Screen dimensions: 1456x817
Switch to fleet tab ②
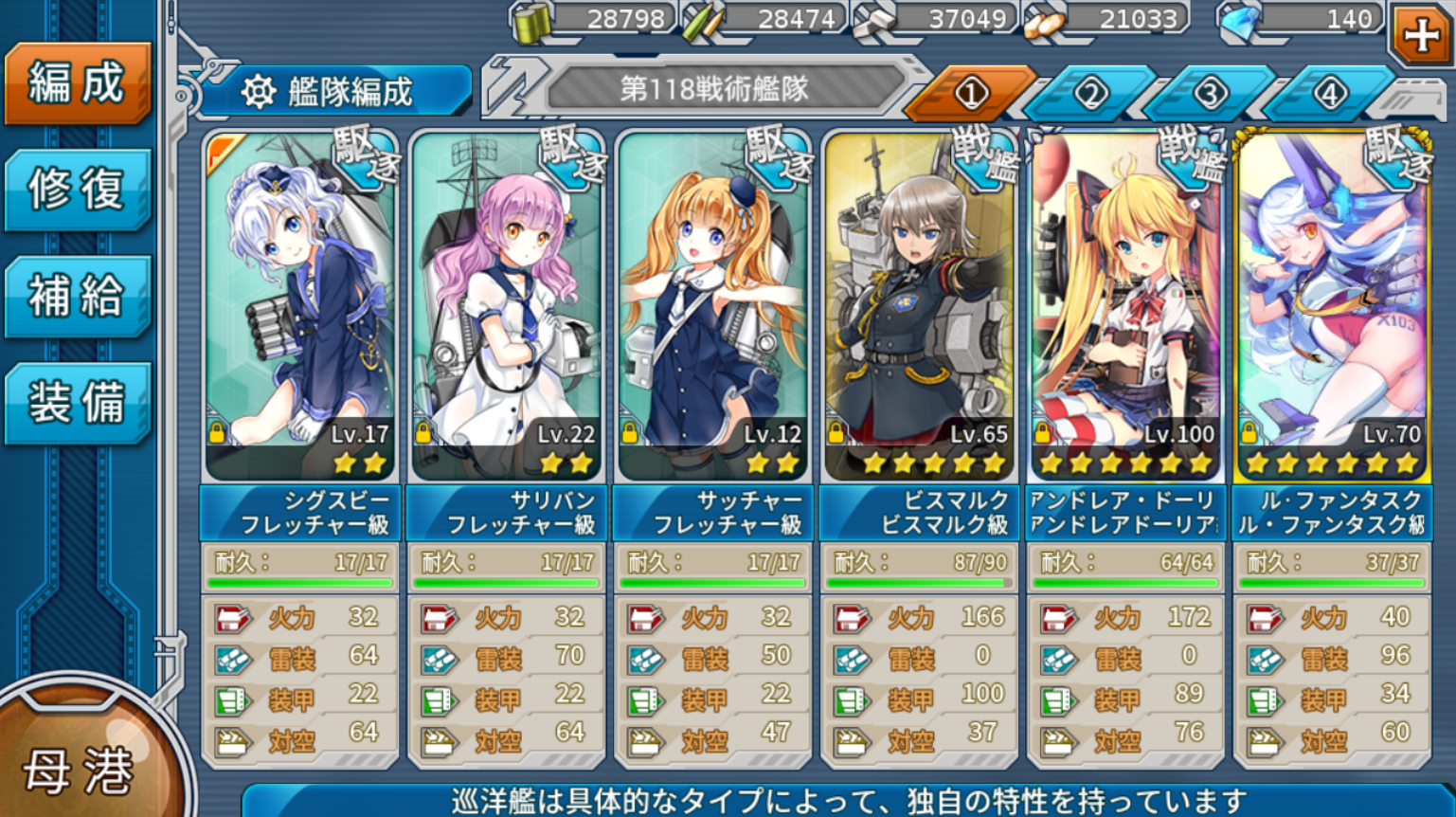coord(1091,92)
